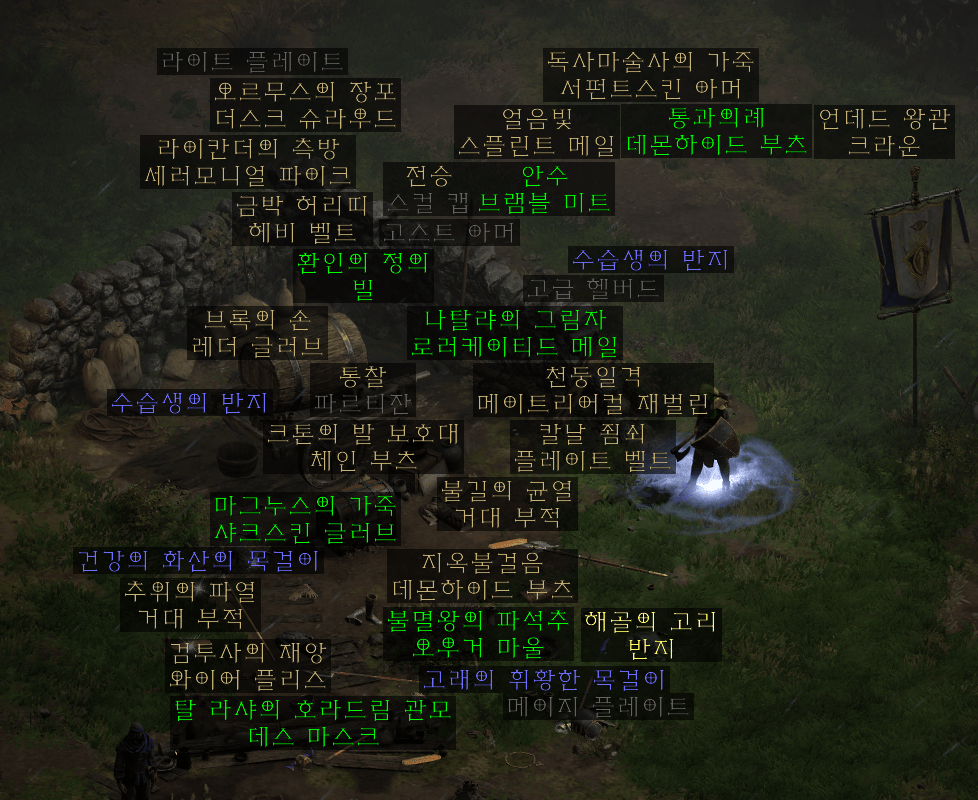Select 오르무스의 장포 더스크 슈라우드 item label
This screenshot has width=978, height=800.
(x=306, y=105)
